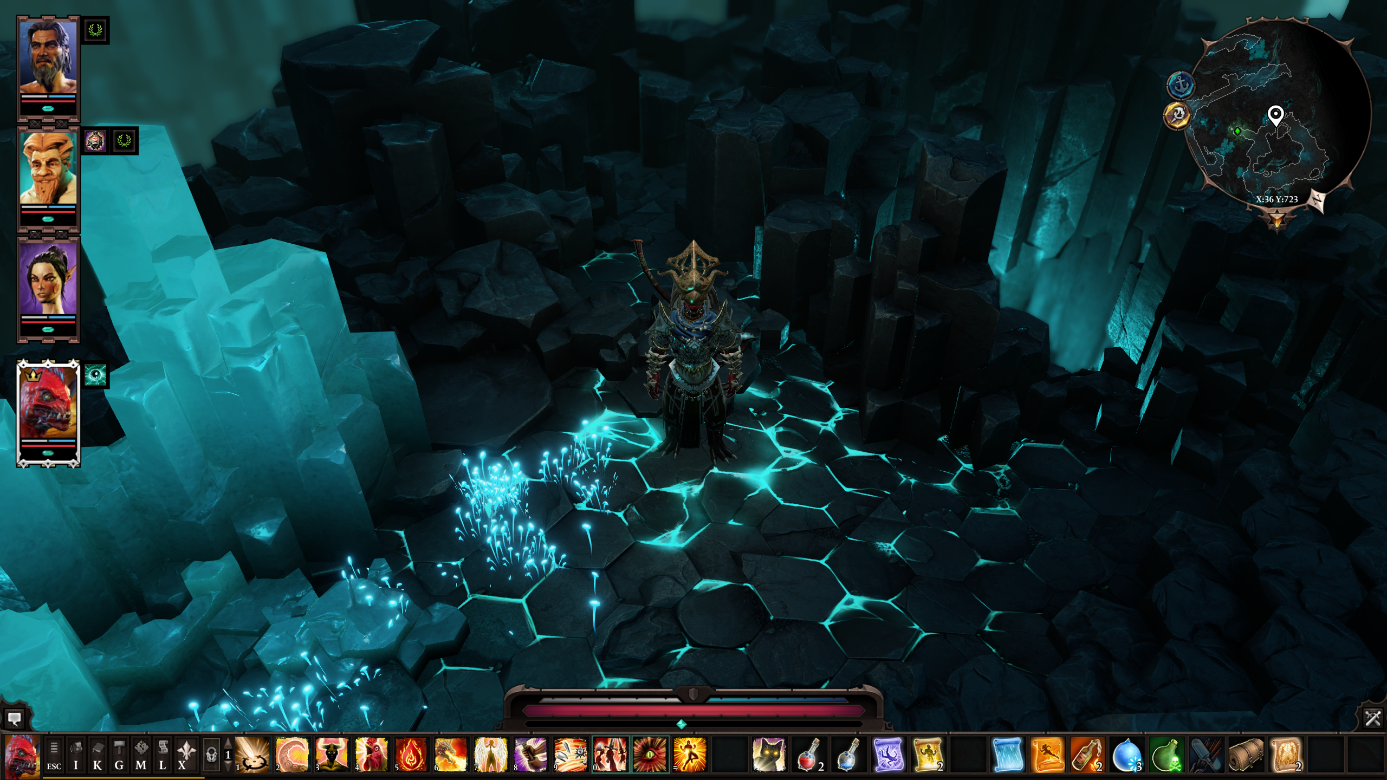Image resolution: width=1387 pixels, height=780 pixels.
Task: Summon the black cat hotbar skill
Action: coord(768,754)
